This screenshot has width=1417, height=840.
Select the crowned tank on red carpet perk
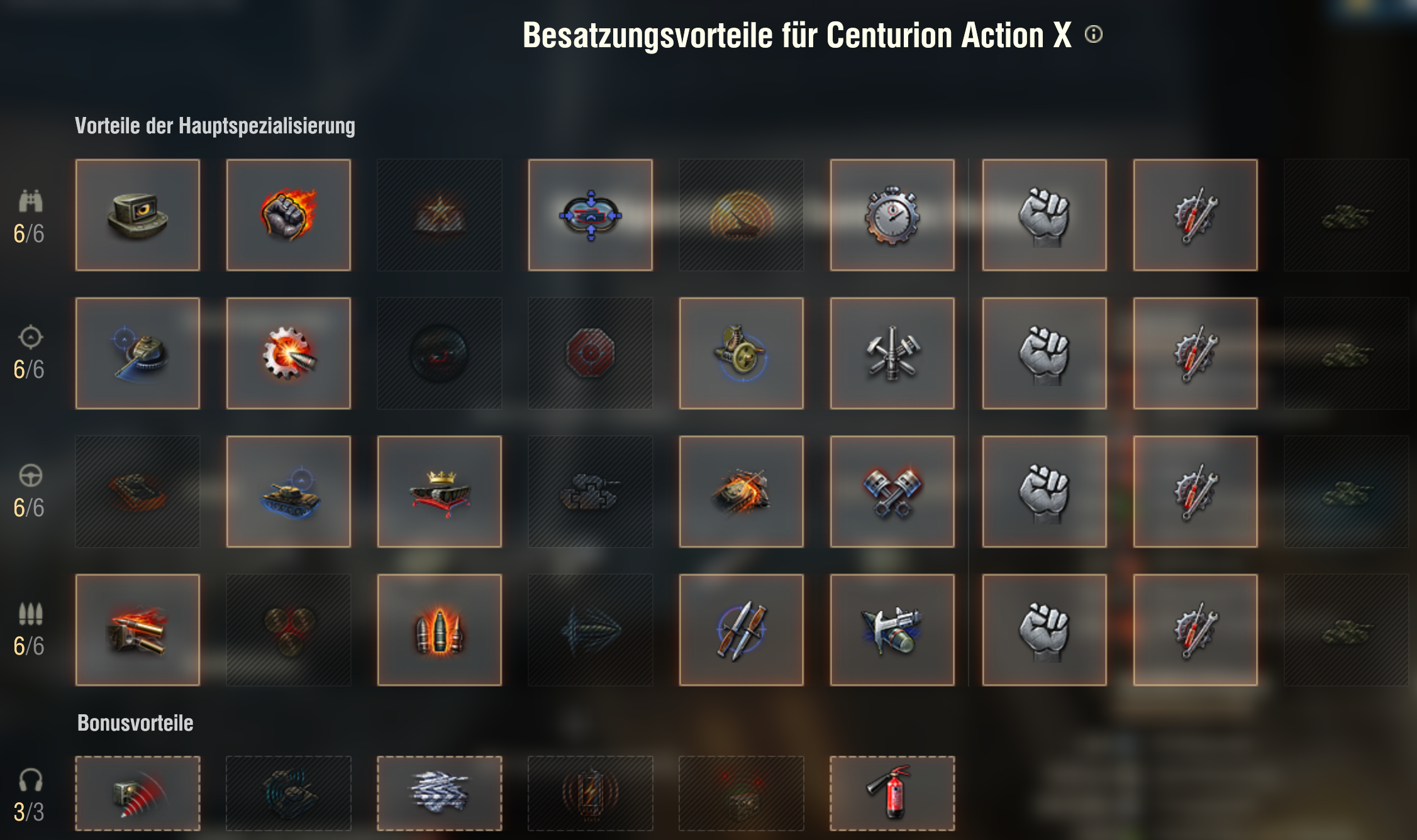[440, 492]
